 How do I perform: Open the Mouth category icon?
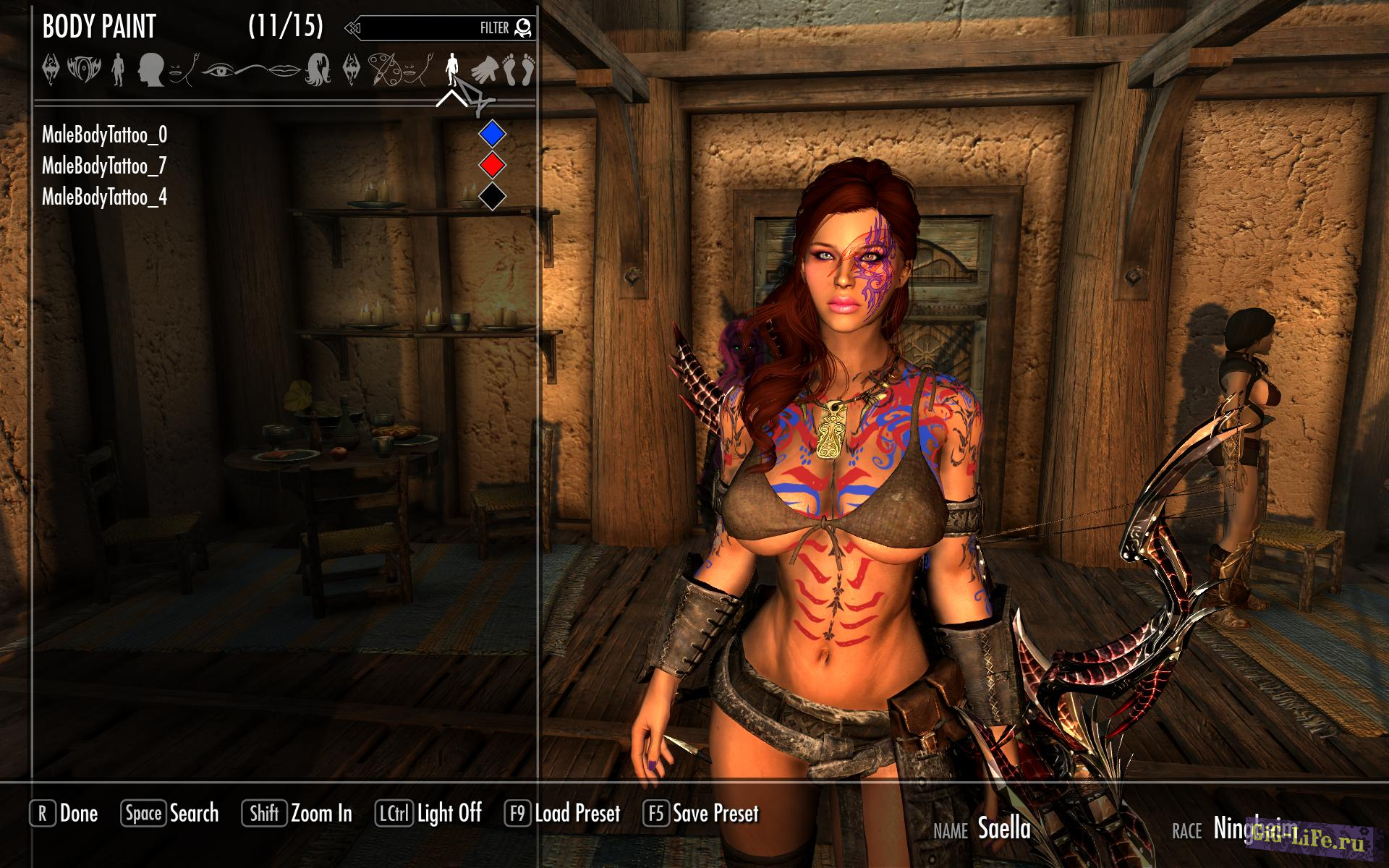click(285, 70)
